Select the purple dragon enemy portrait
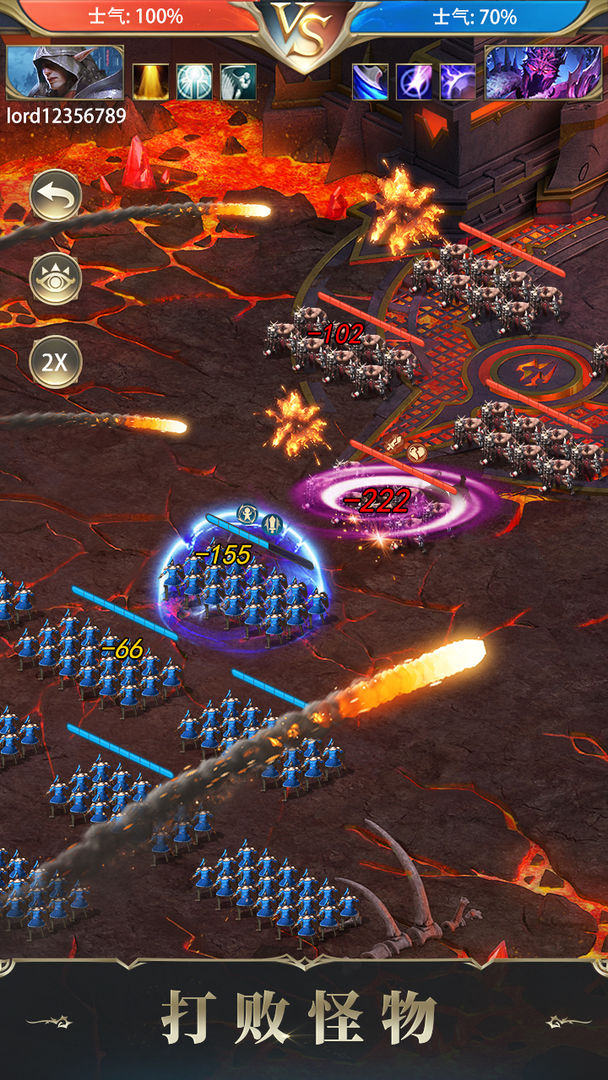 pos(543,73)
